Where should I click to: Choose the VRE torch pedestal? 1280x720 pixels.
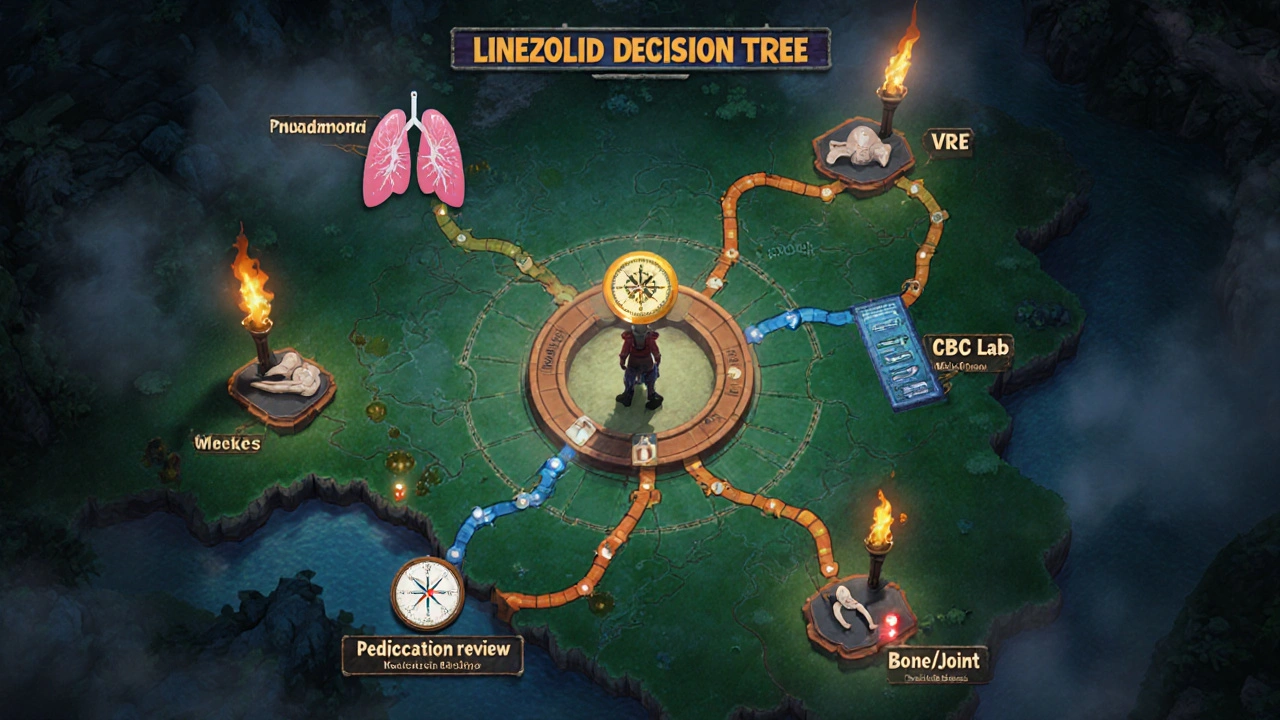coord(862,150)
